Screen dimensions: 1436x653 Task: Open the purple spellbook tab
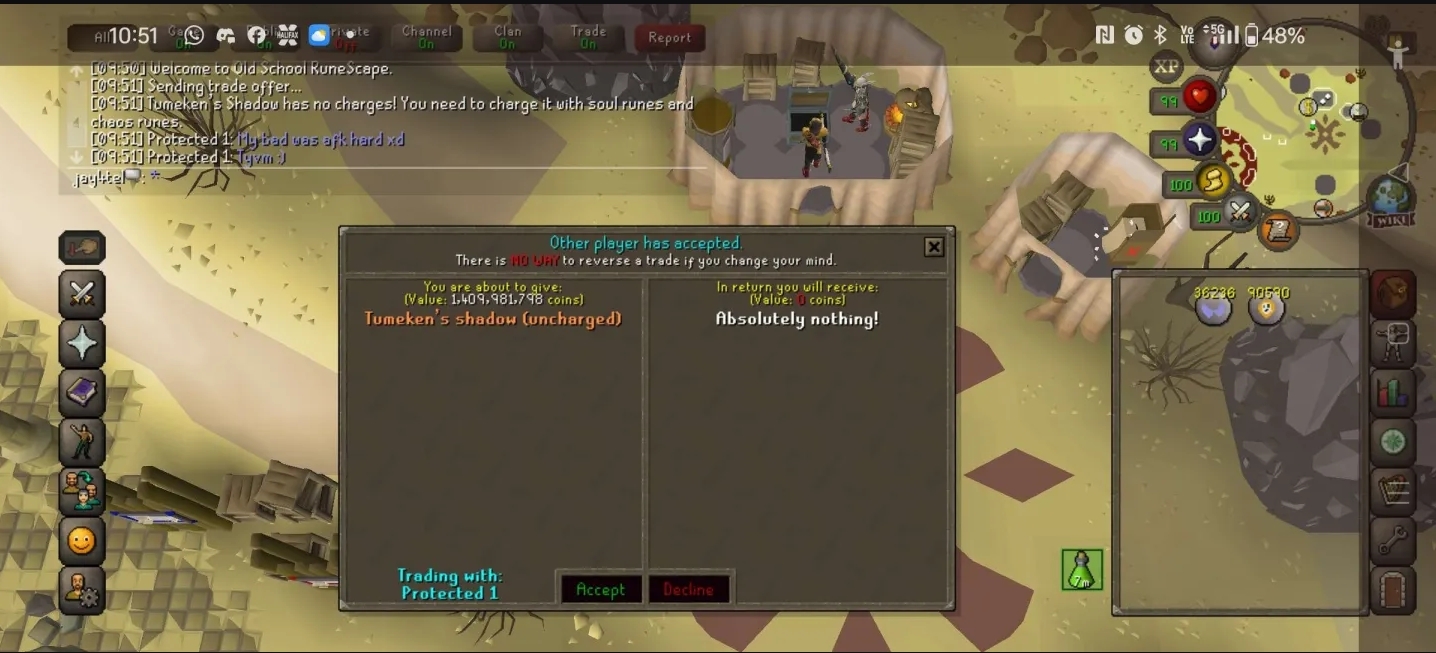[x=82, y=392]
